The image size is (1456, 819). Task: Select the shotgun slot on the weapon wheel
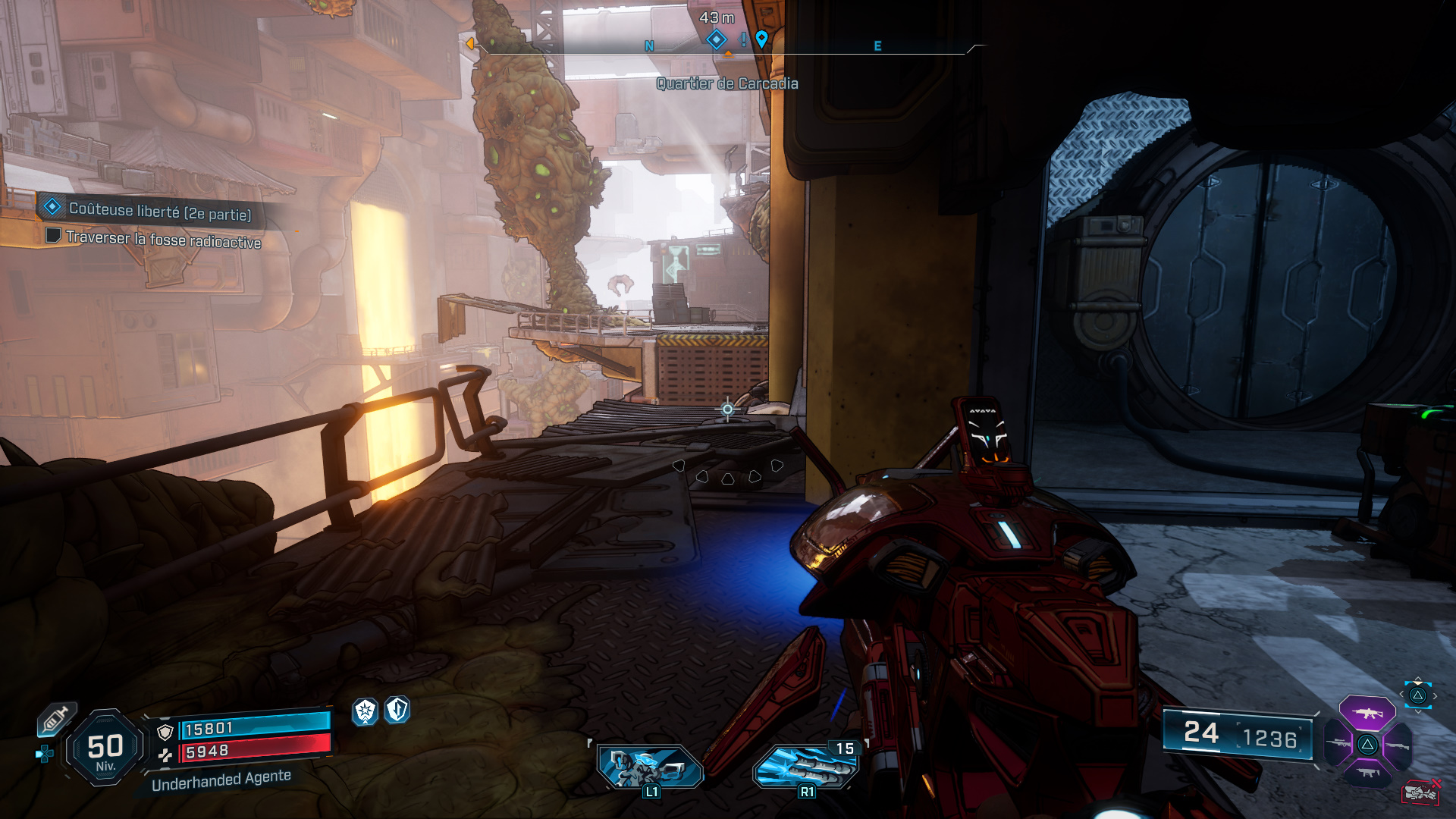click(1398, 745)
